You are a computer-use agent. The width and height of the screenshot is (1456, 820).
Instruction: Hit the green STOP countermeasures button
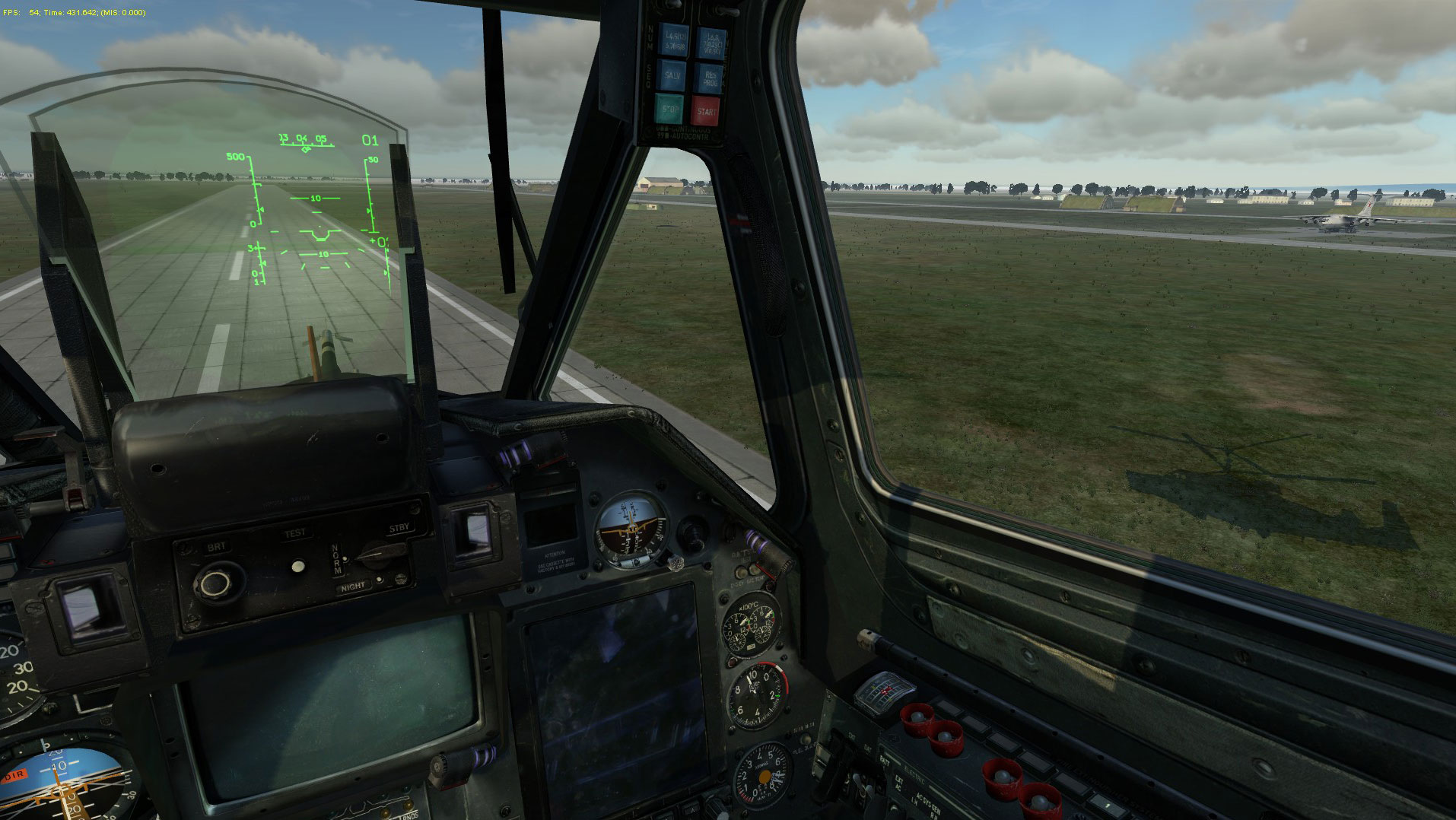[x=671, y=110]
